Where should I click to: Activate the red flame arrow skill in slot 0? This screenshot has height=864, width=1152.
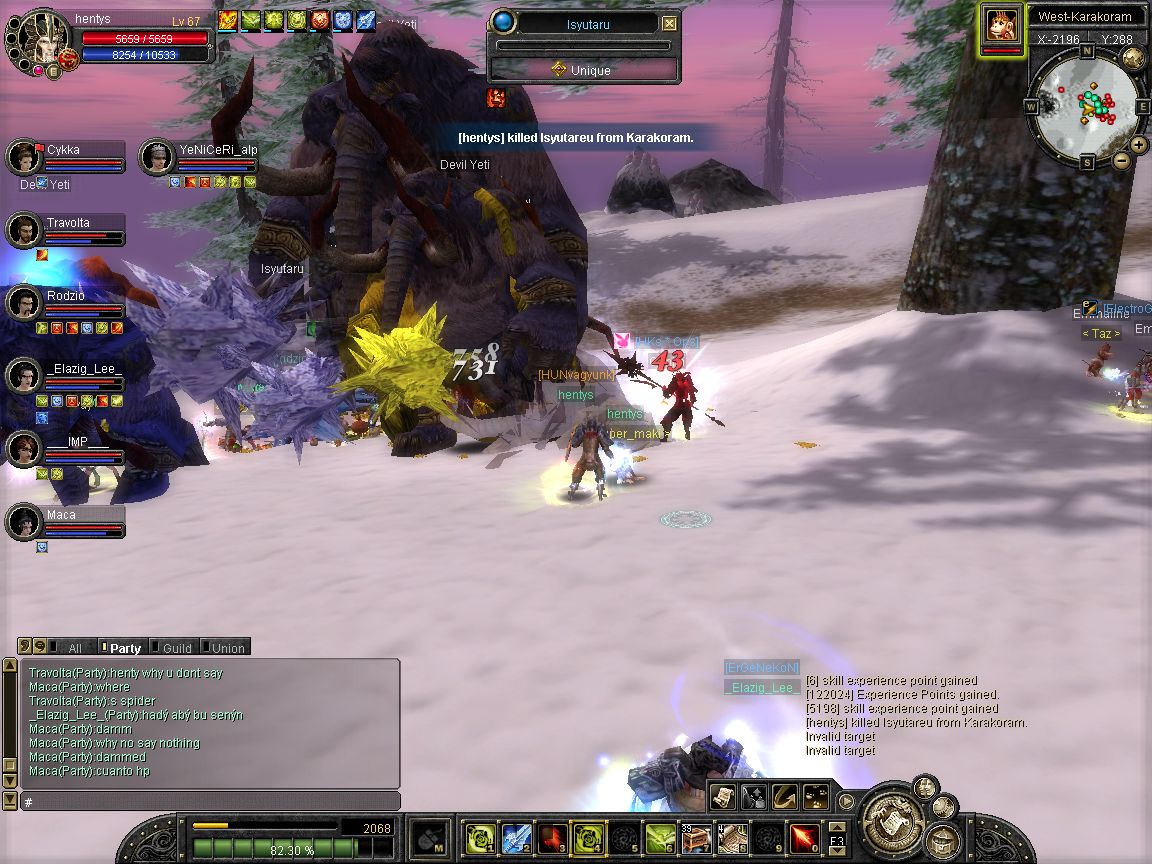805,837
